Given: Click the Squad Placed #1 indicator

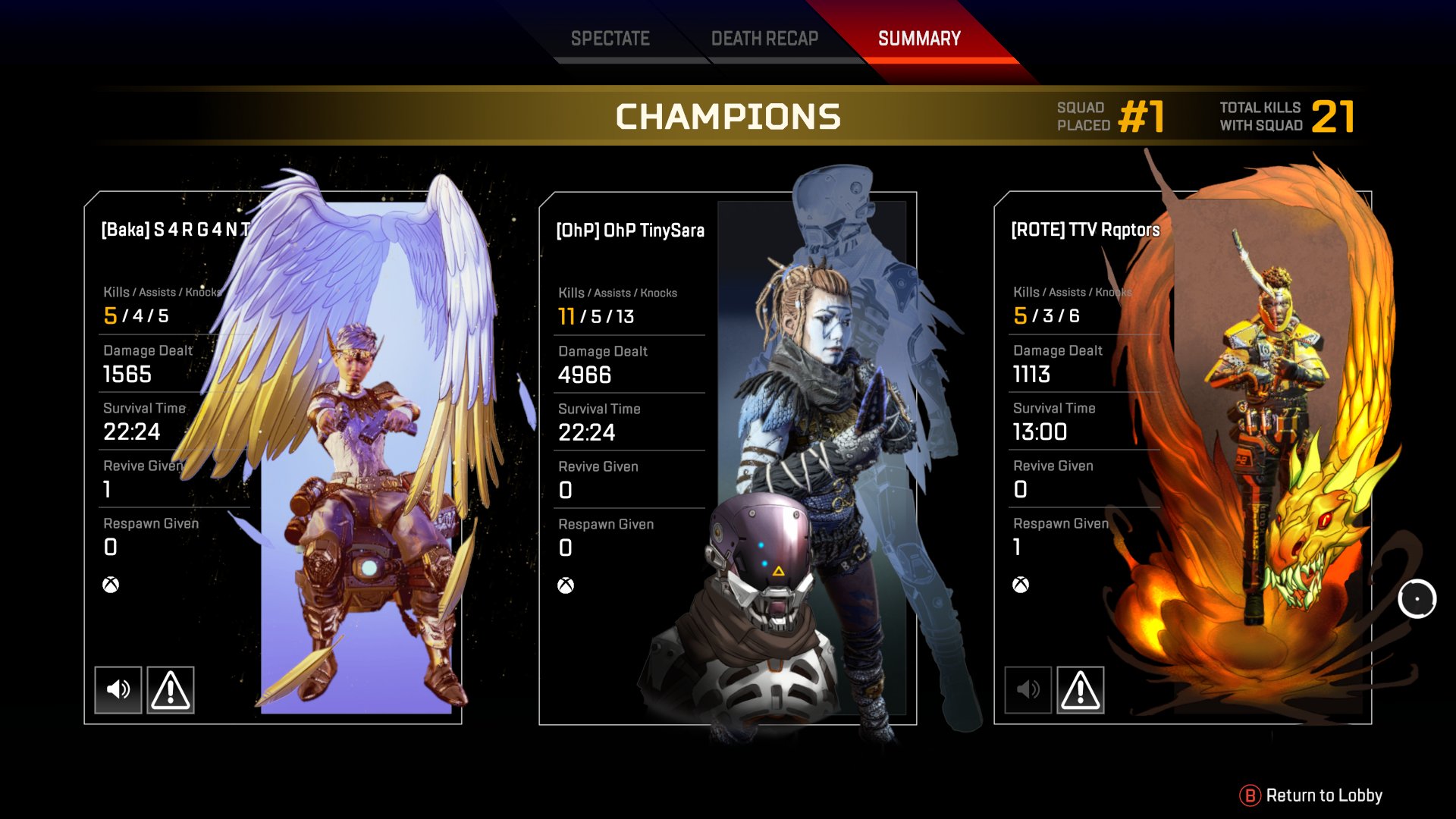Looking at the screenshot, I should click(1107, 117).
